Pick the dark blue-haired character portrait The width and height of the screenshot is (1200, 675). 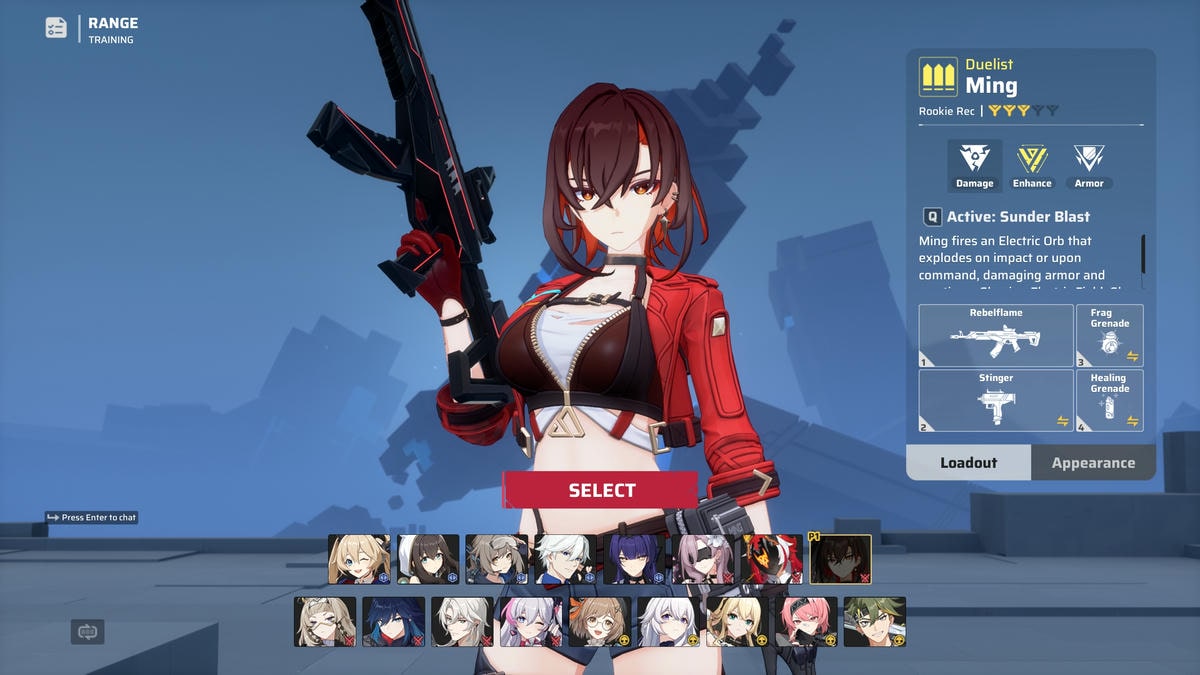point(393,622)
